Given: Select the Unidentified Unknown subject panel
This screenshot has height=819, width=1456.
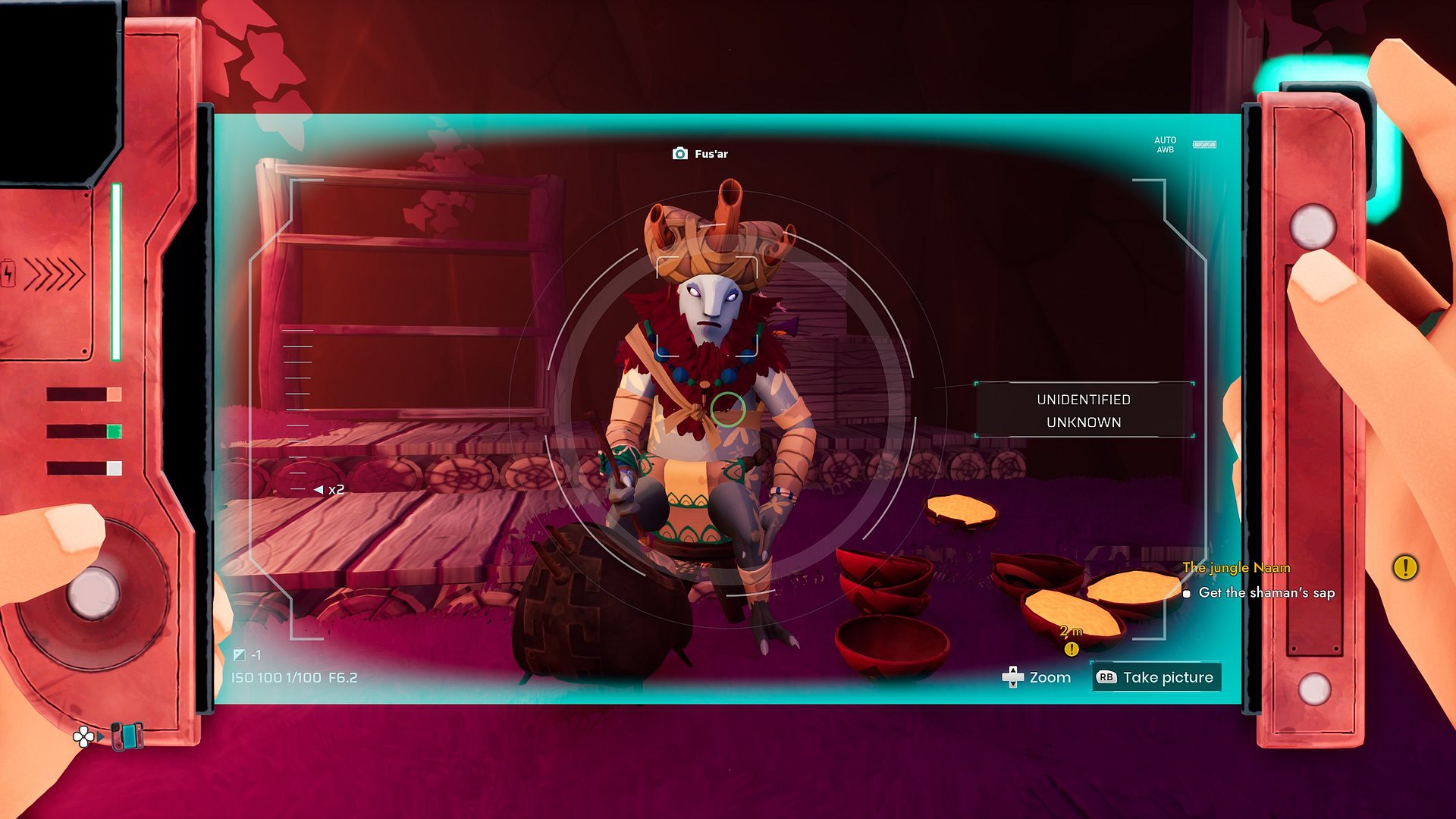Looking at the screenshot, I should tap(1084, 410).
